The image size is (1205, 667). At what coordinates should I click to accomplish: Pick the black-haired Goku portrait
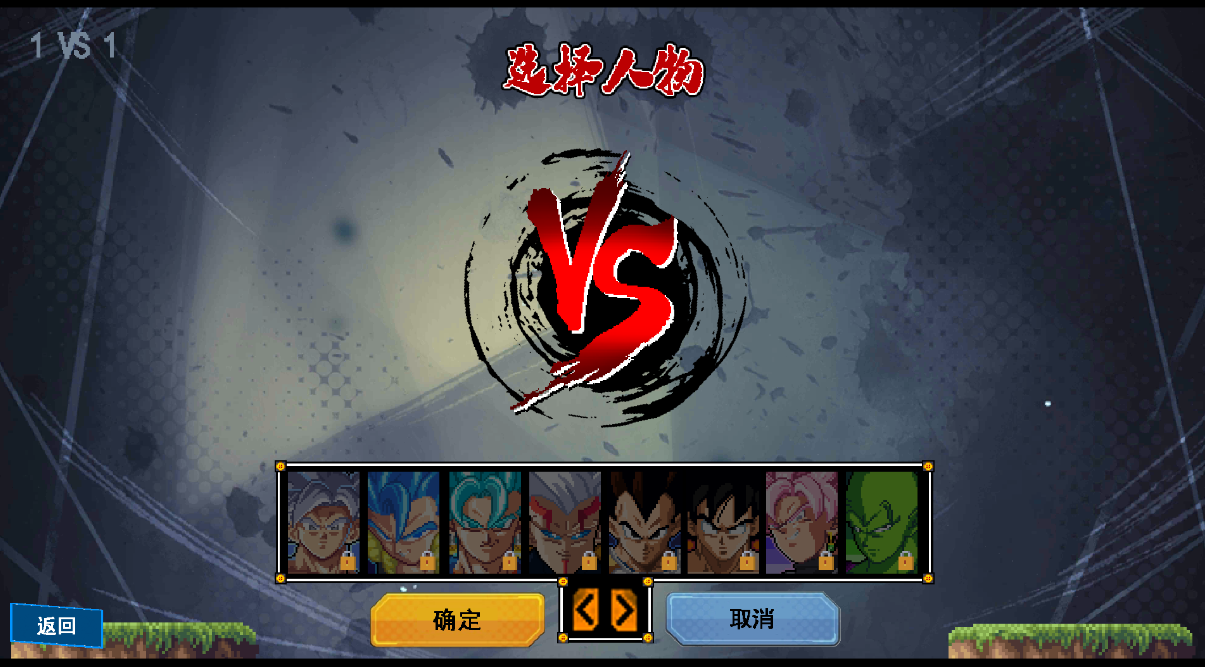click(x=723, y=522)
